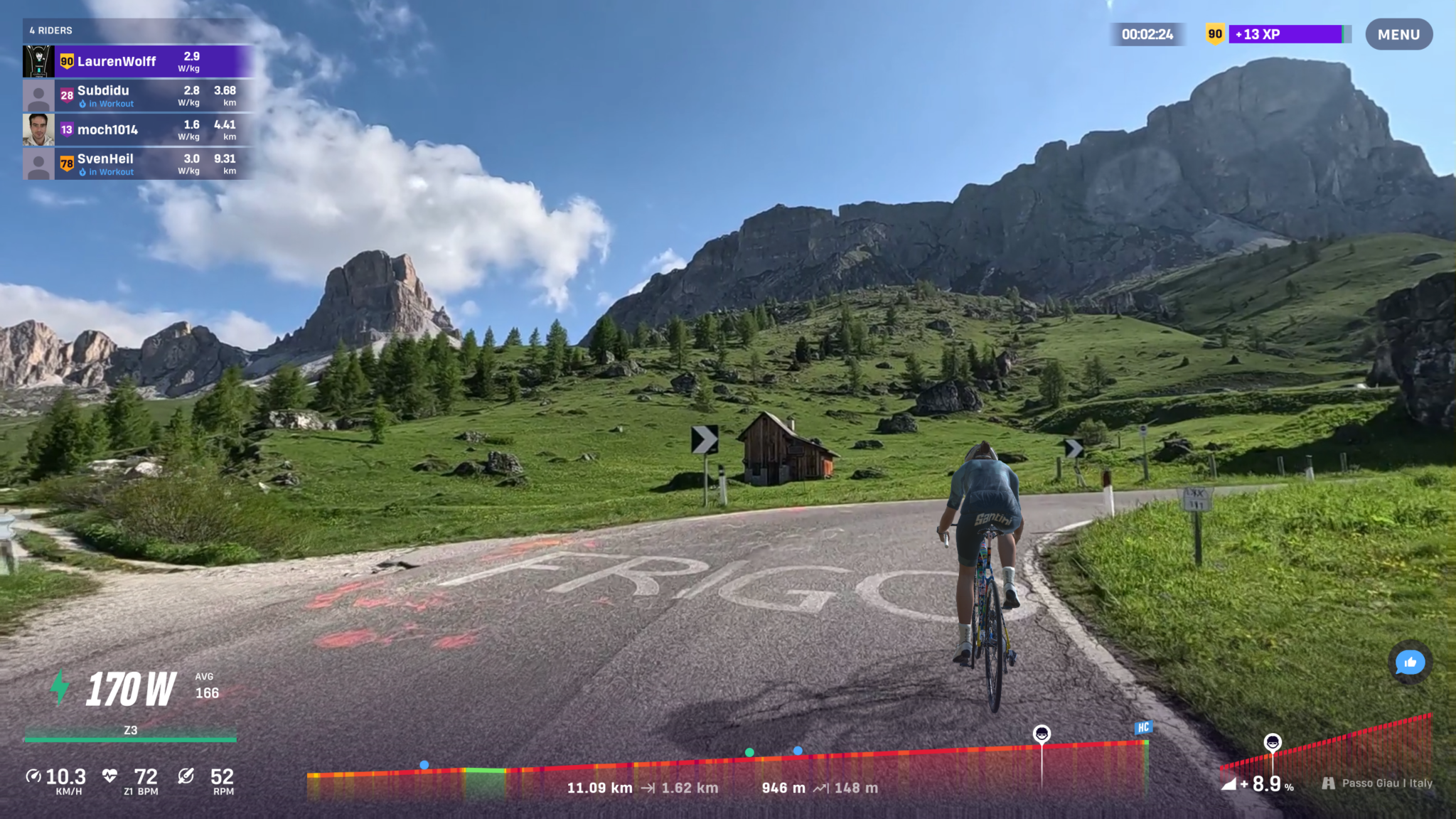
Task: Click the cadence icon next to 52 RPM
Action: click(x=186, y=775)
